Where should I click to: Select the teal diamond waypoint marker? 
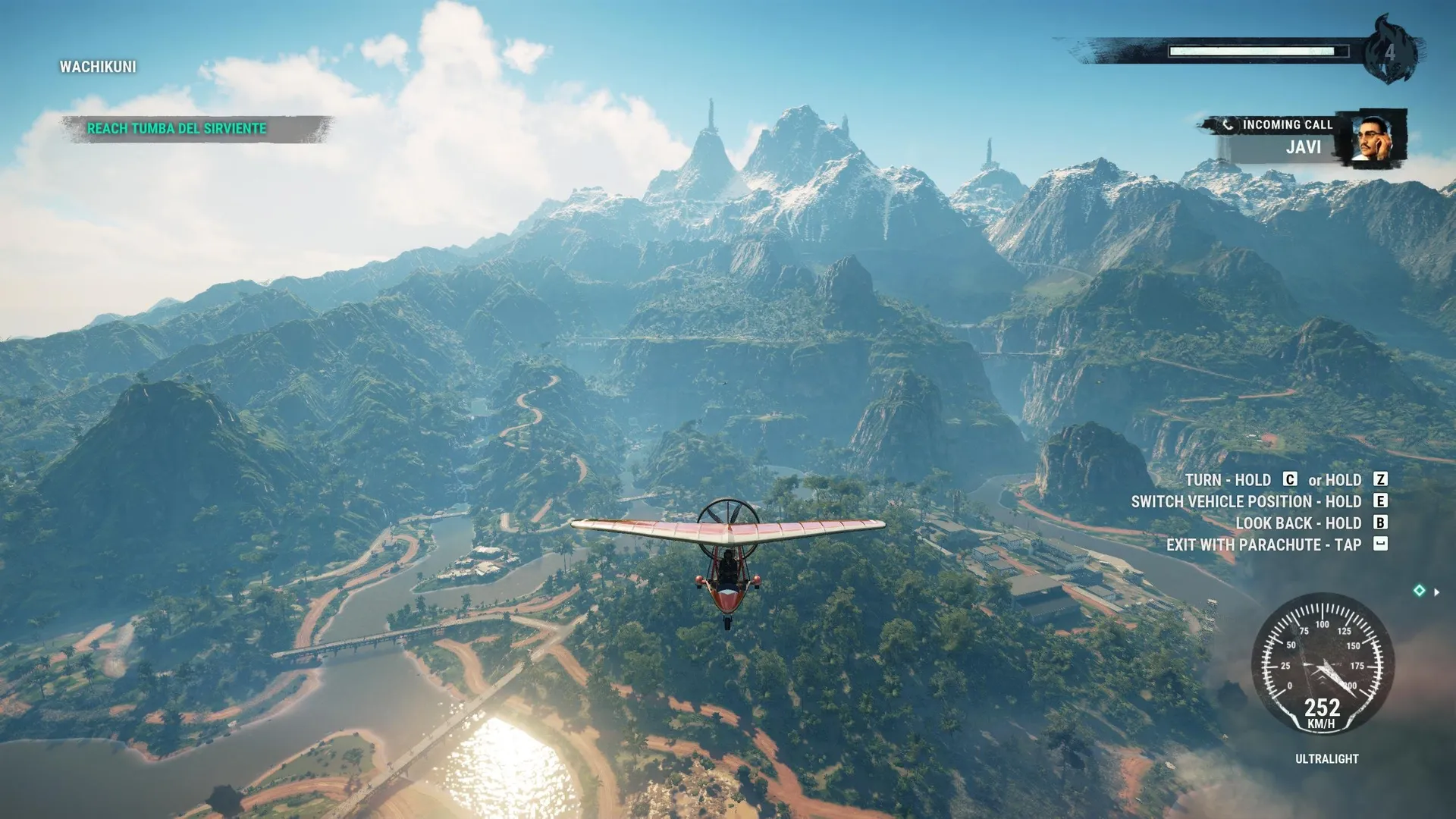pyautogui.click(x=1419, y=591)
